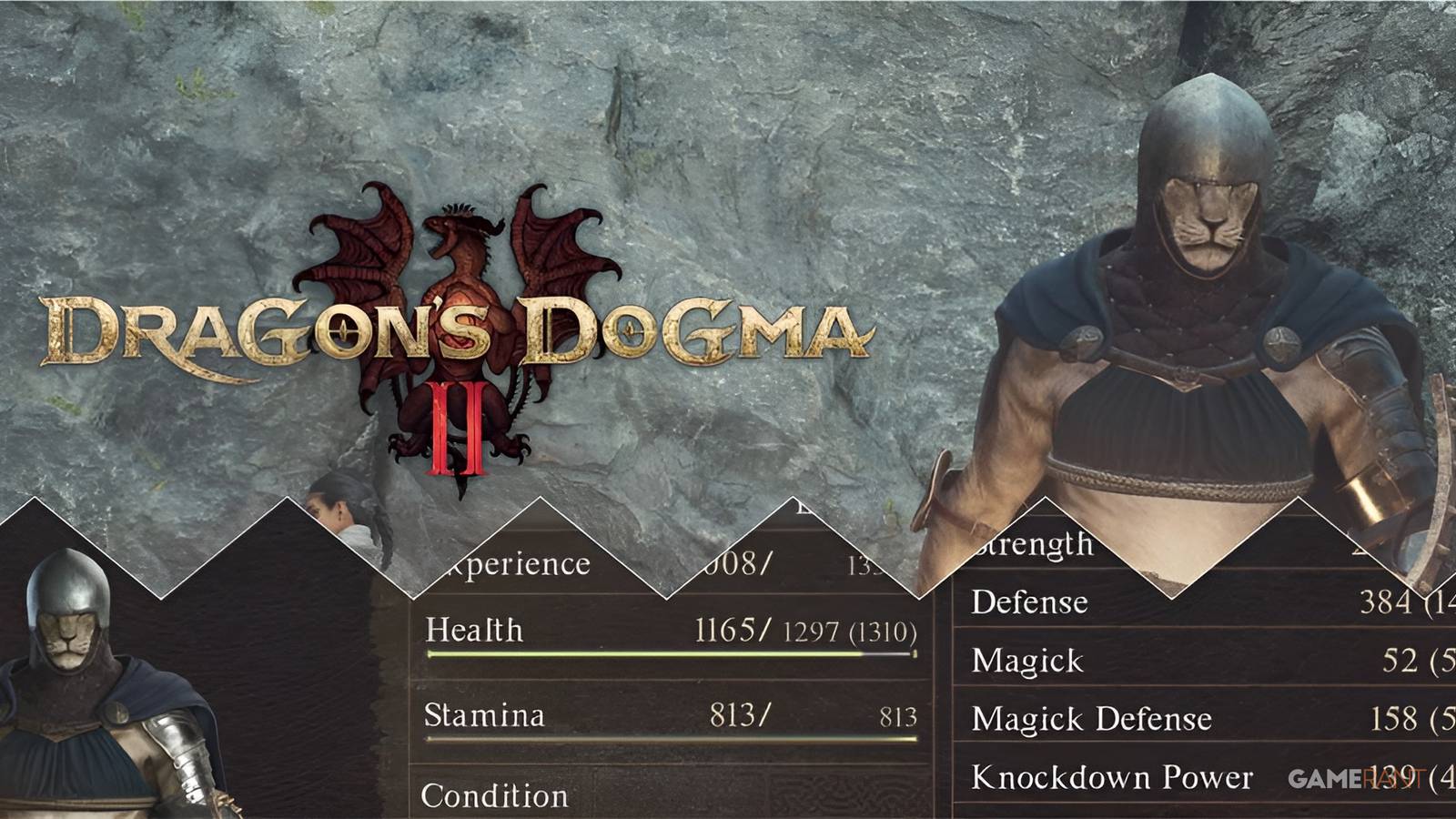
Task: Expand the Knockdown Power entry
Action: click(x=1112, y=777)
